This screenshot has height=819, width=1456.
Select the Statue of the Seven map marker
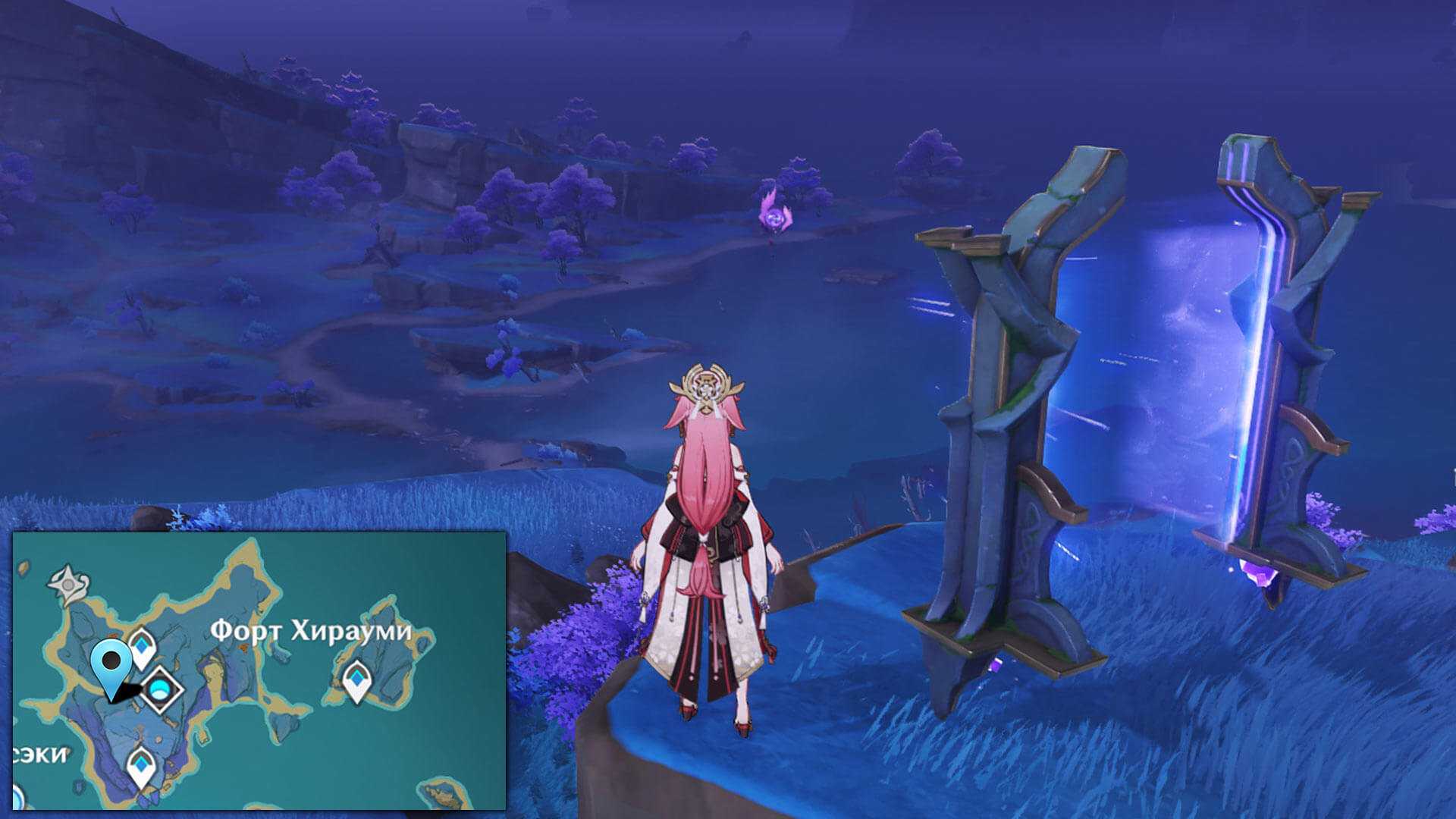tap(69, 584)
